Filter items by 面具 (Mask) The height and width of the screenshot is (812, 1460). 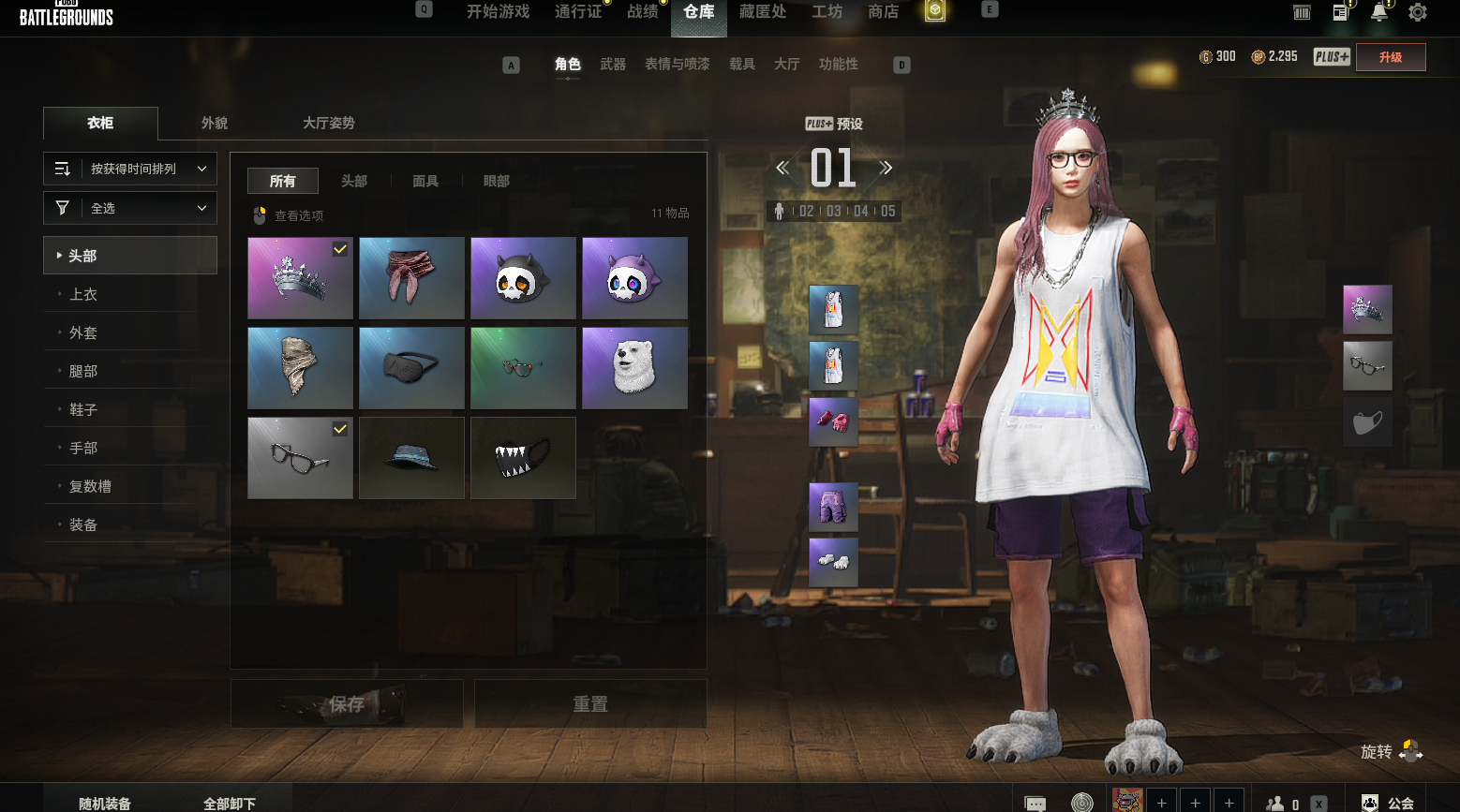click(425, 181)
